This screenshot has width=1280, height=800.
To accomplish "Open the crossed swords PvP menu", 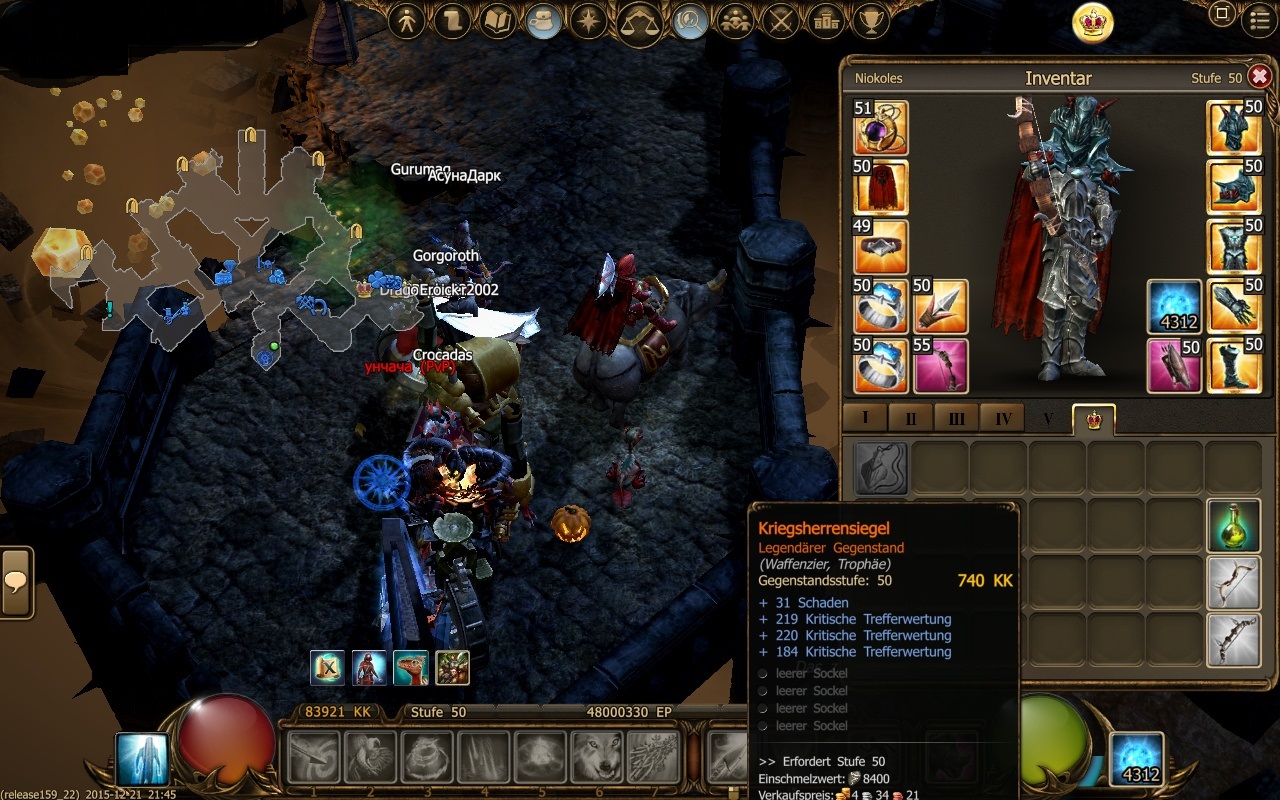I will click(781, 22).
